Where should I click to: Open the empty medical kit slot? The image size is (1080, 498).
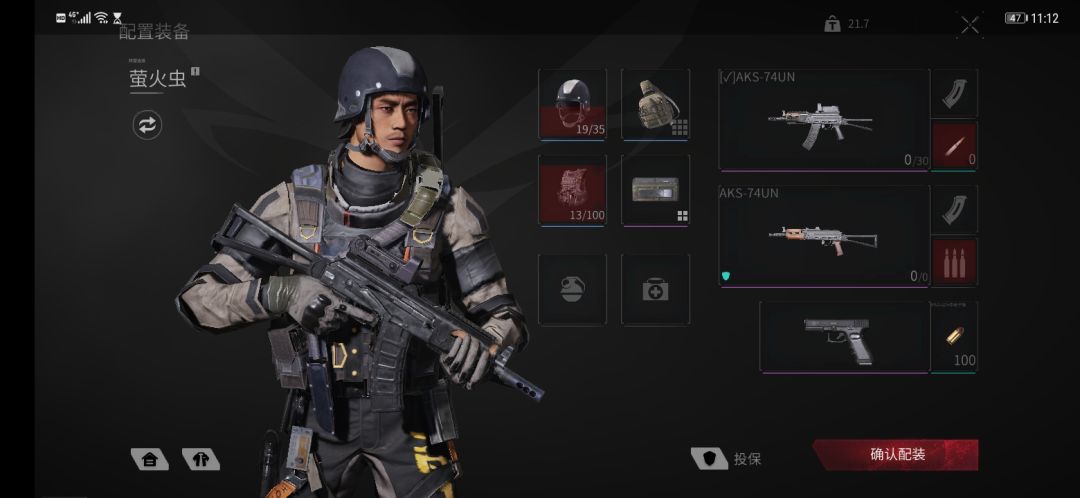point(655,289)
